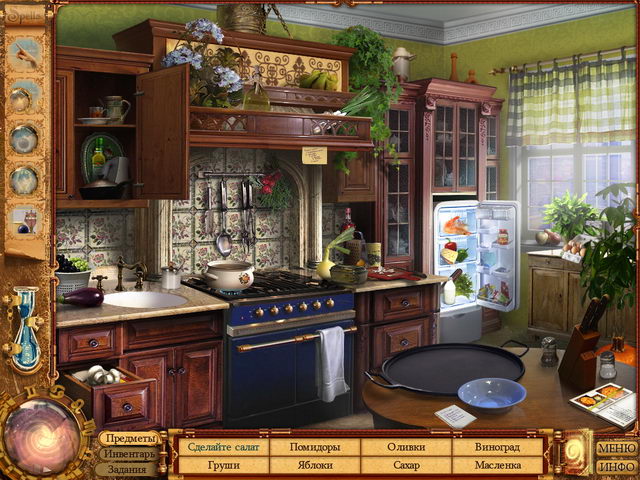
Task: Switch to the Инвентарь tab
Action: pos(128,454)
